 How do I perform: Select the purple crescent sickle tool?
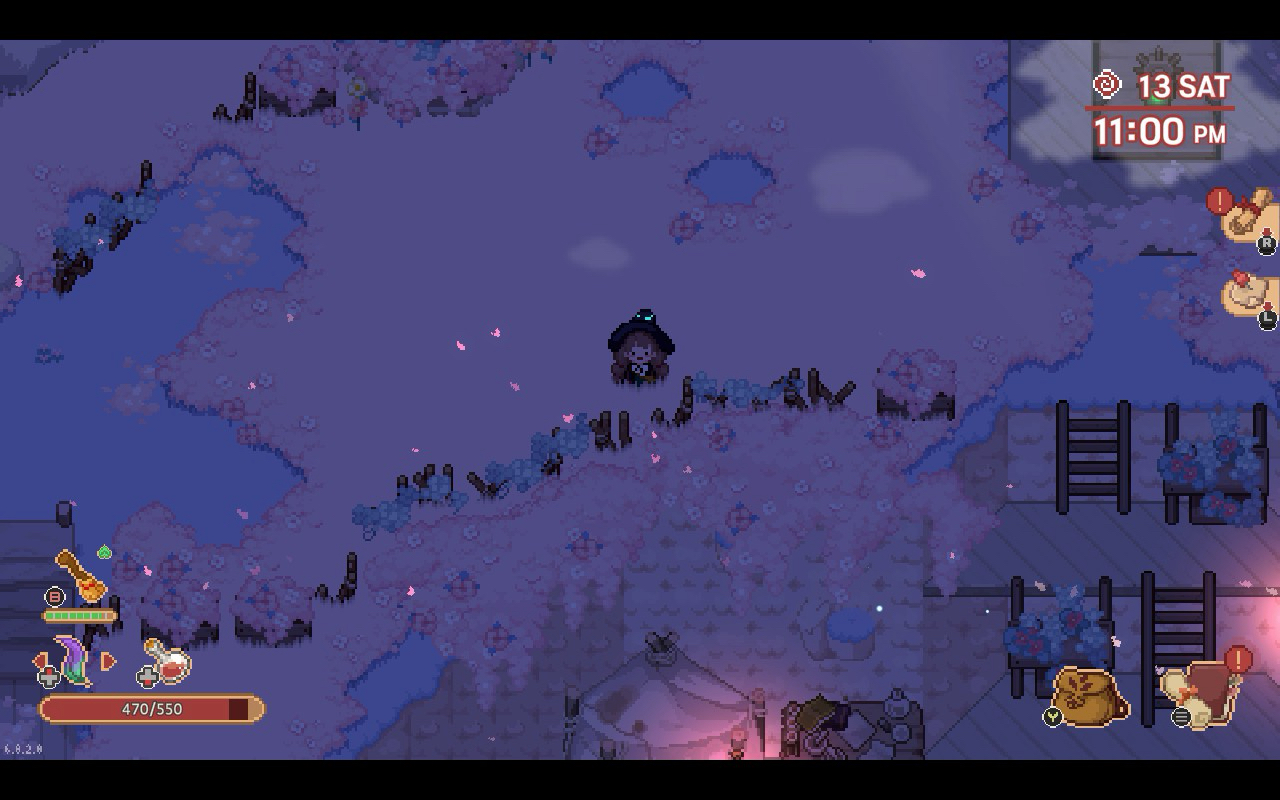(x=72, y=660)
